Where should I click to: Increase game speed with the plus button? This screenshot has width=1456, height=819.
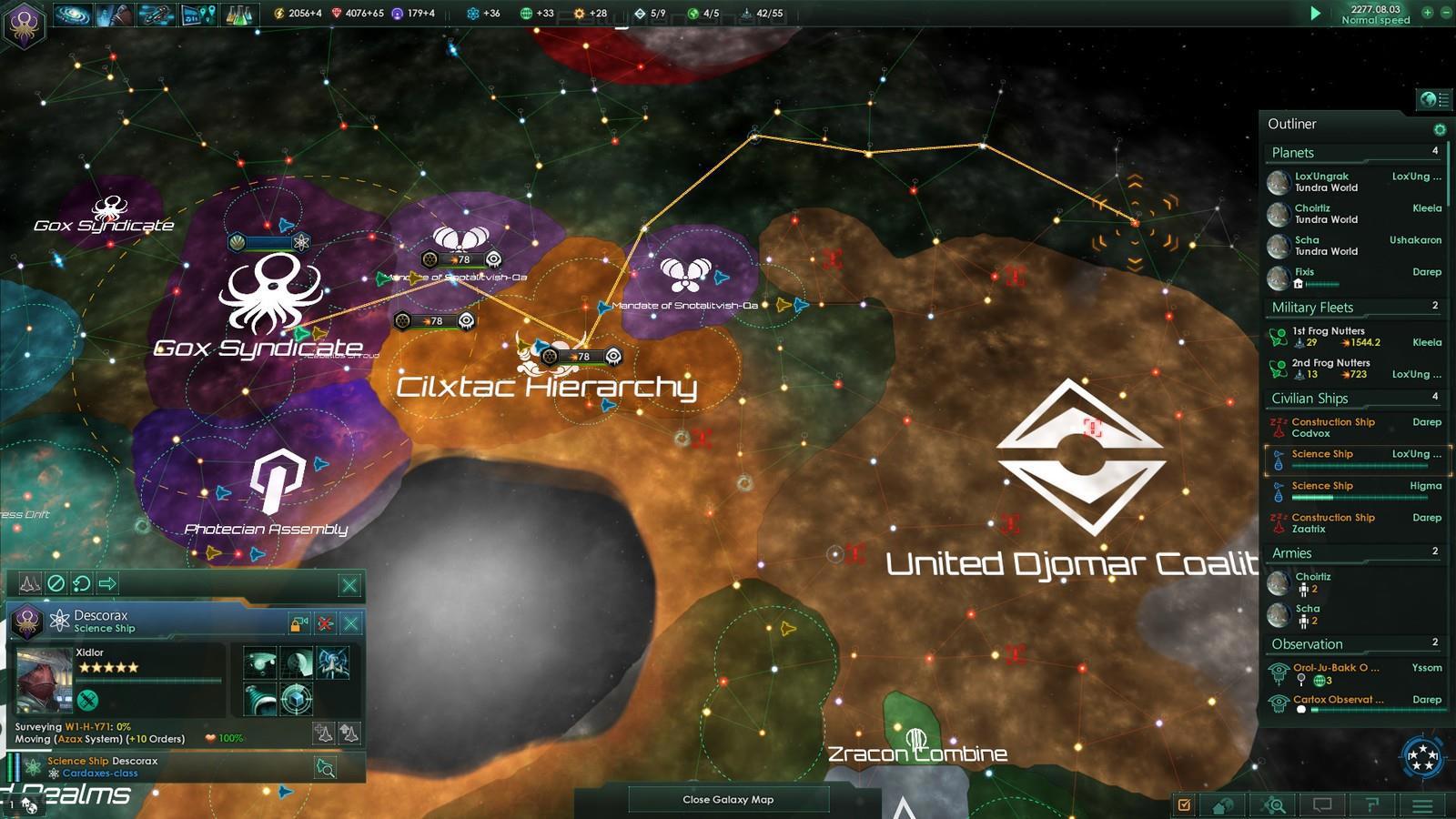(1426, 14)
